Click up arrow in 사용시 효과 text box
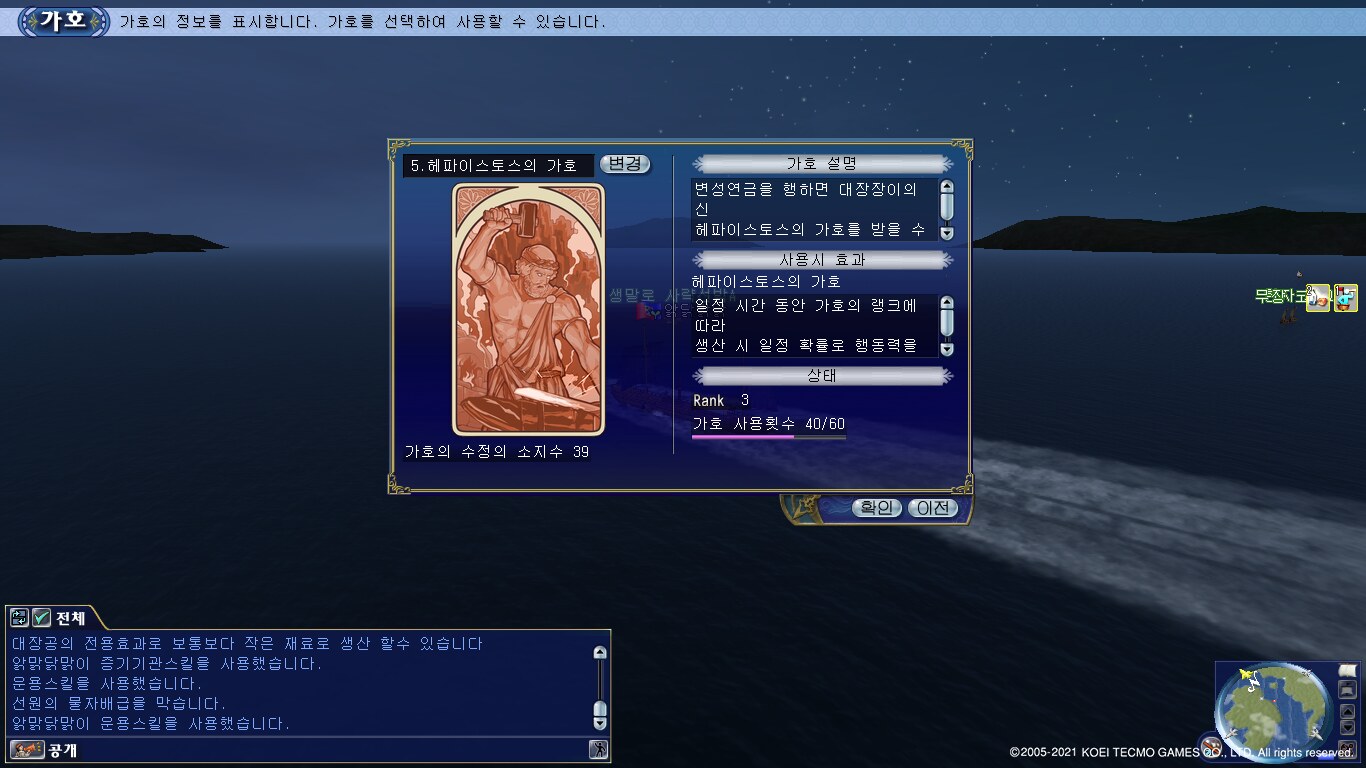 click(x=947, y=303)
